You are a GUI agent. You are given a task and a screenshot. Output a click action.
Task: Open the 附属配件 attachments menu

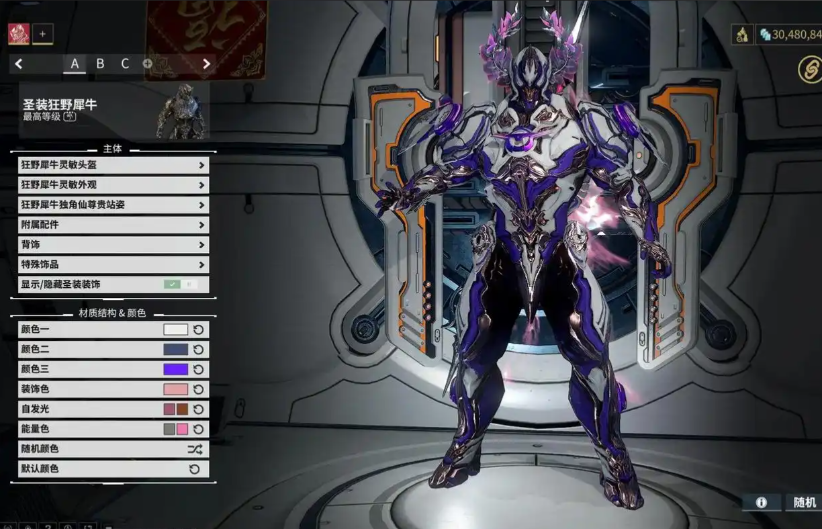coord(113,225)
